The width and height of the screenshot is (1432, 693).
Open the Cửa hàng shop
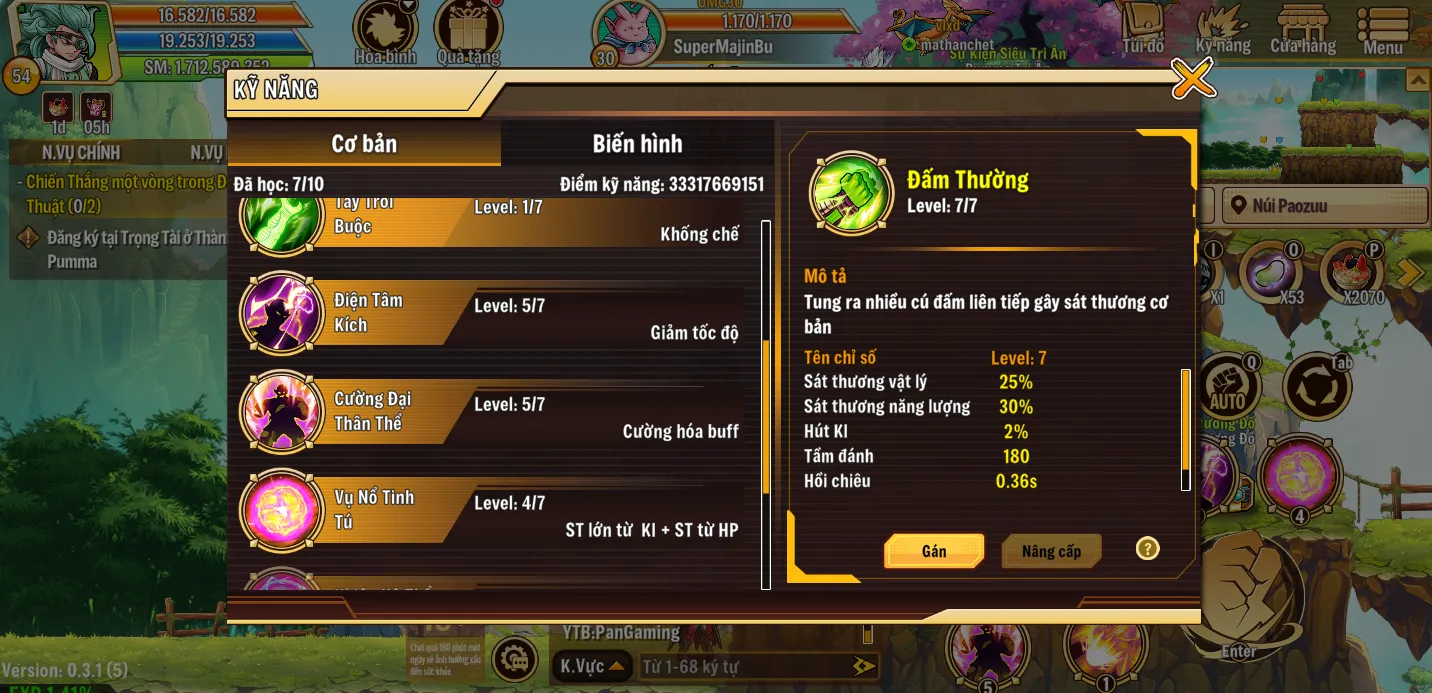click(1303, 32)
